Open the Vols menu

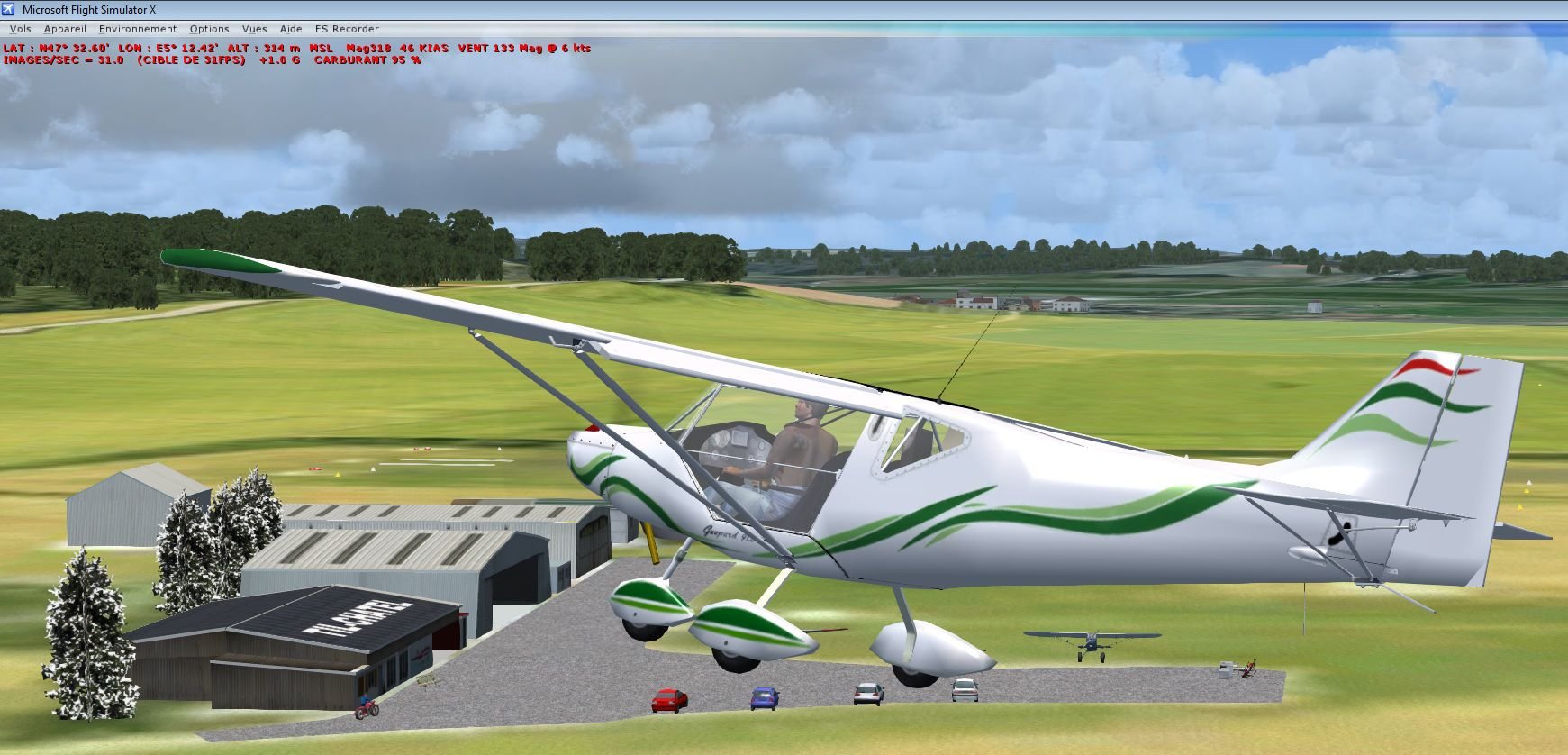click(x=20, y=29)
